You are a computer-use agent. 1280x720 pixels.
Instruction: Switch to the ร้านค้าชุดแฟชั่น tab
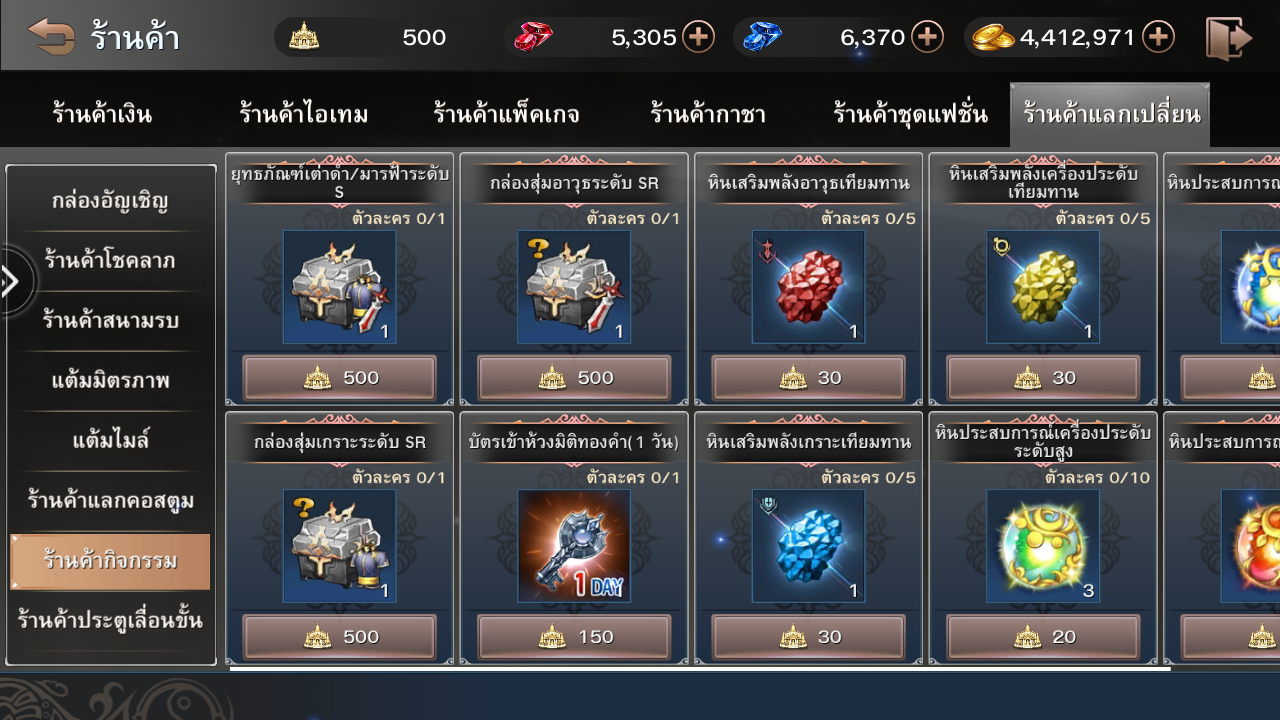click(x=910, y=114)
